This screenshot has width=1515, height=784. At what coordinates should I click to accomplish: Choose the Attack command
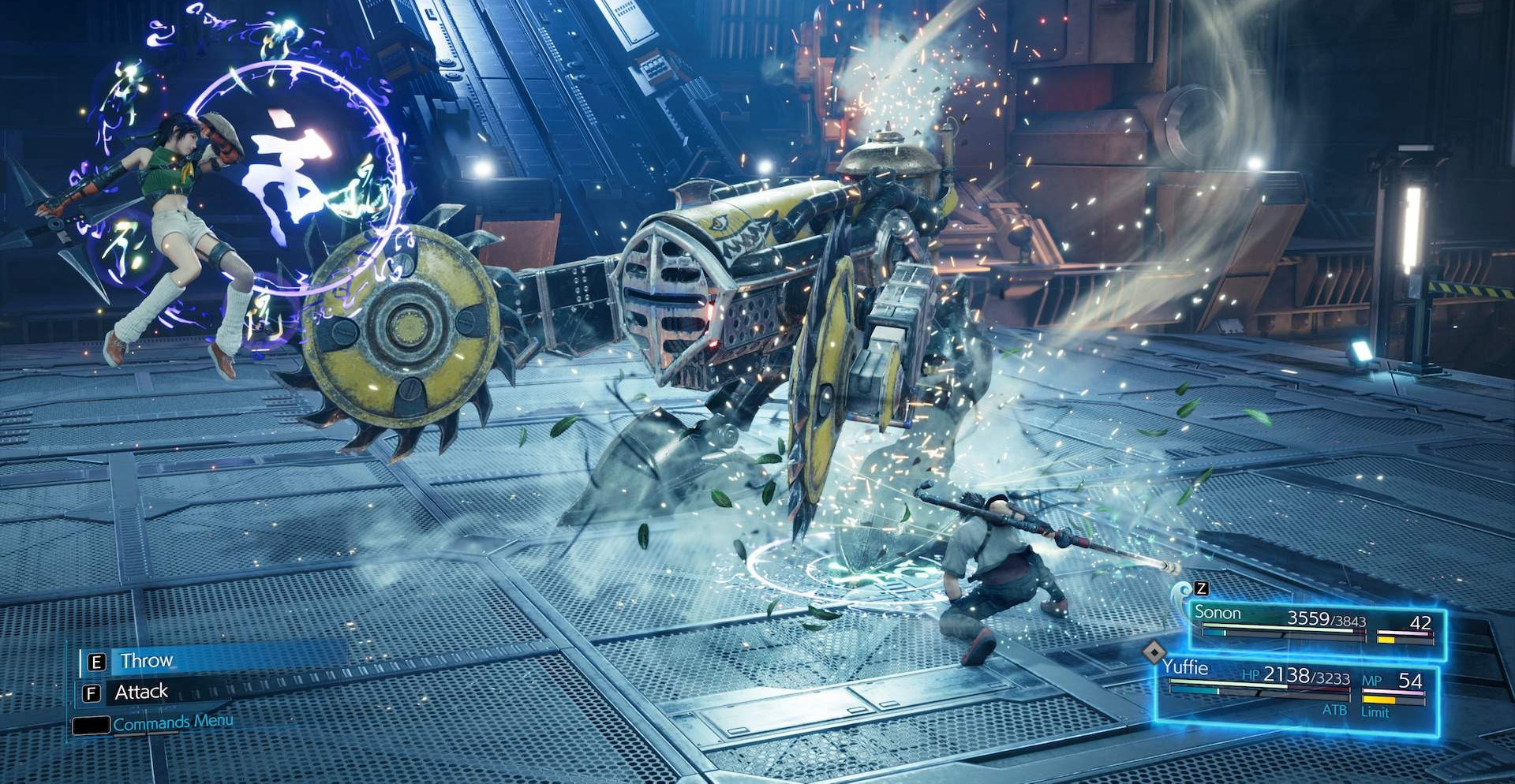click(x=141, y=692)
